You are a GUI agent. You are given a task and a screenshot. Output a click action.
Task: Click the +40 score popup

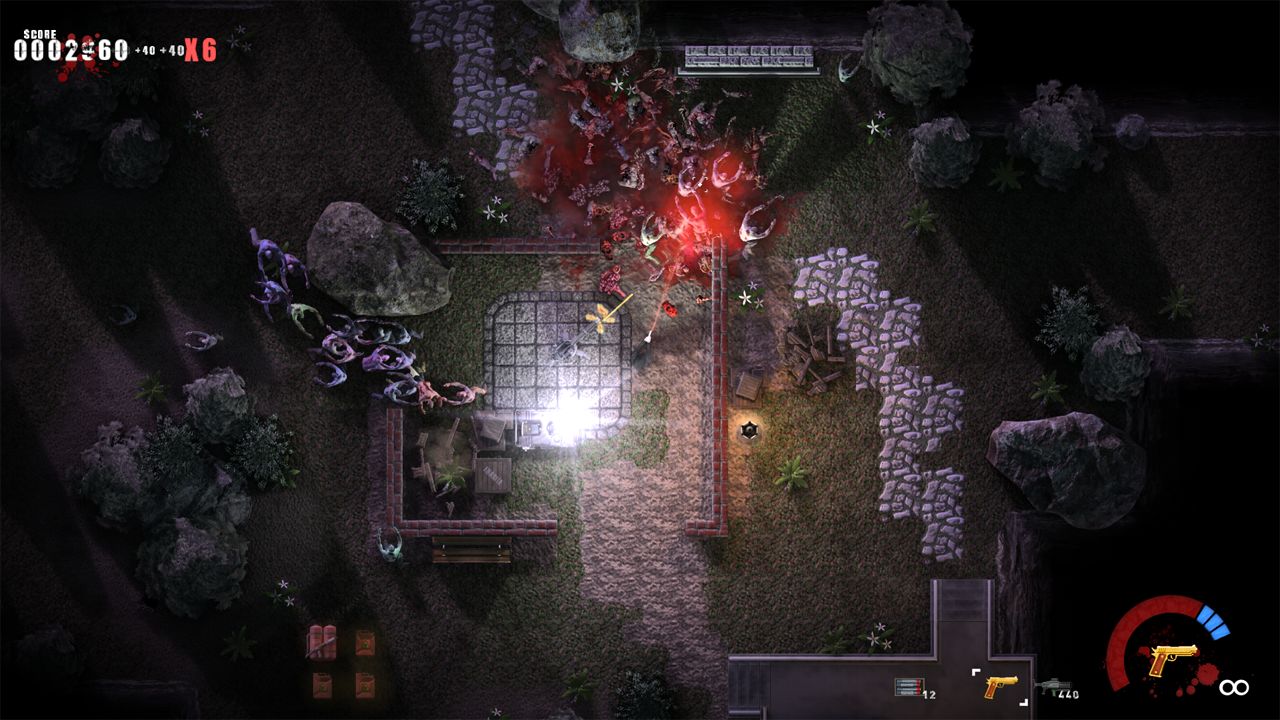tap(145, 52)
